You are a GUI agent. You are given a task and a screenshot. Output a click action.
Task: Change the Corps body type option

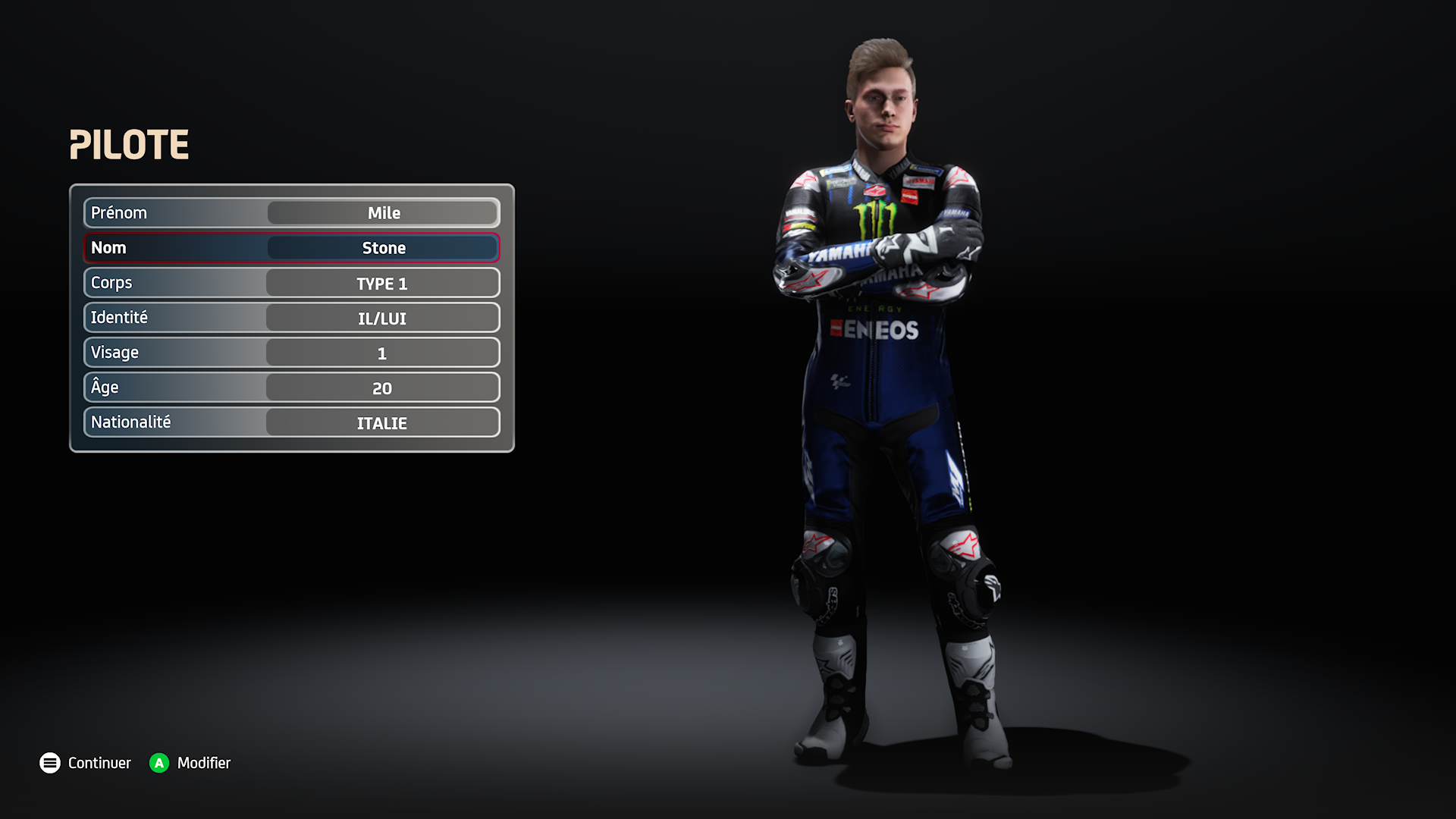coord(382,284)
